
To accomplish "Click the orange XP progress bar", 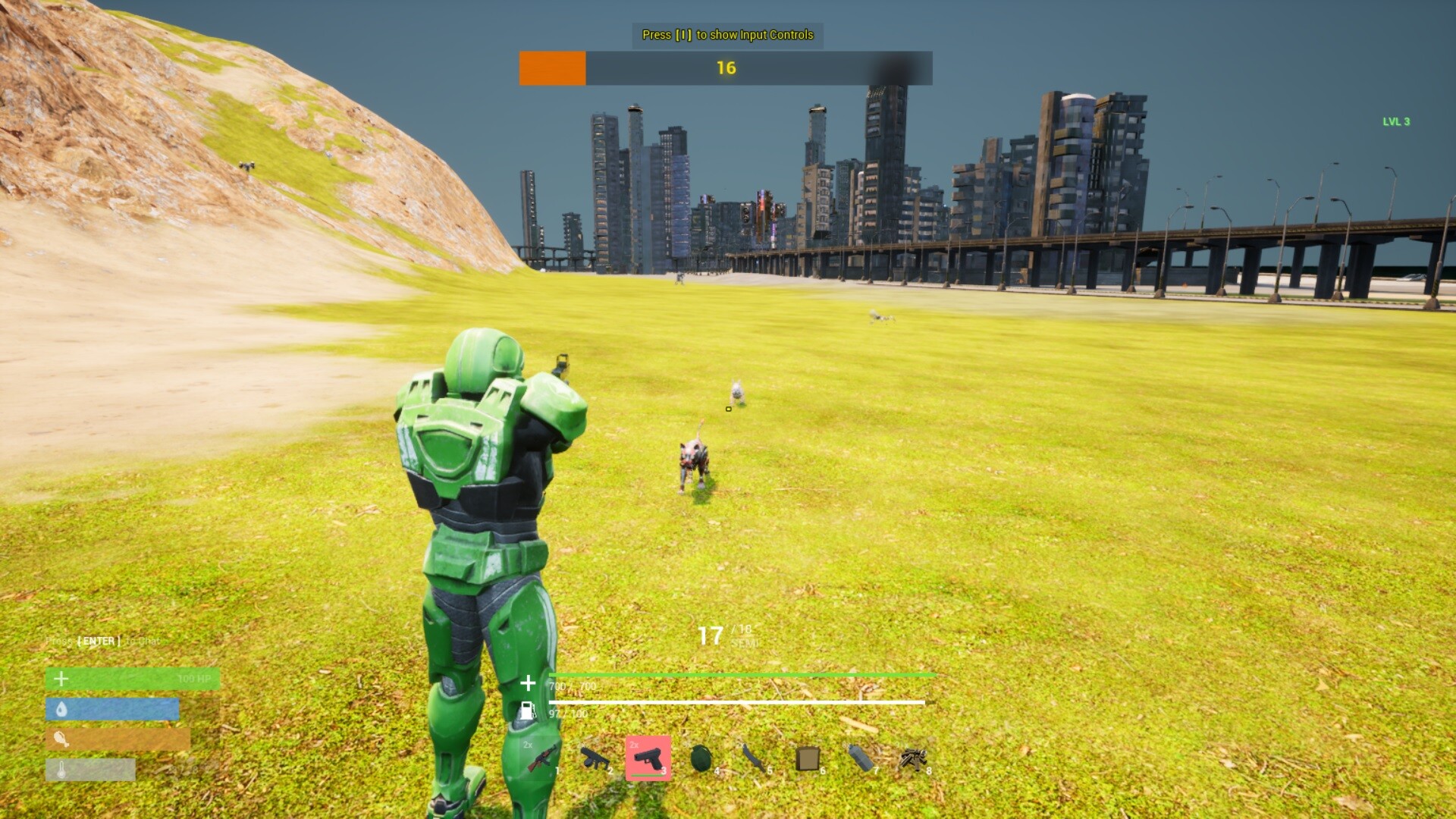I will tap(551, 67).
